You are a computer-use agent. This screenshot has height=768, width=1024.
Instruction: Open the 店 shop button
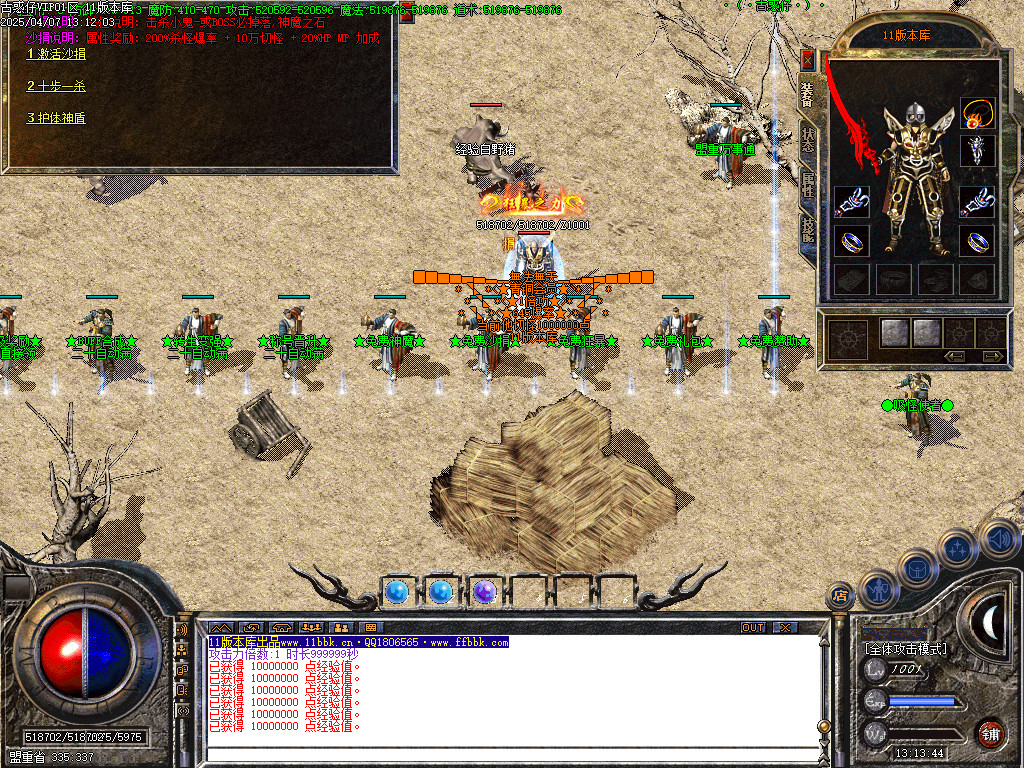838,597
